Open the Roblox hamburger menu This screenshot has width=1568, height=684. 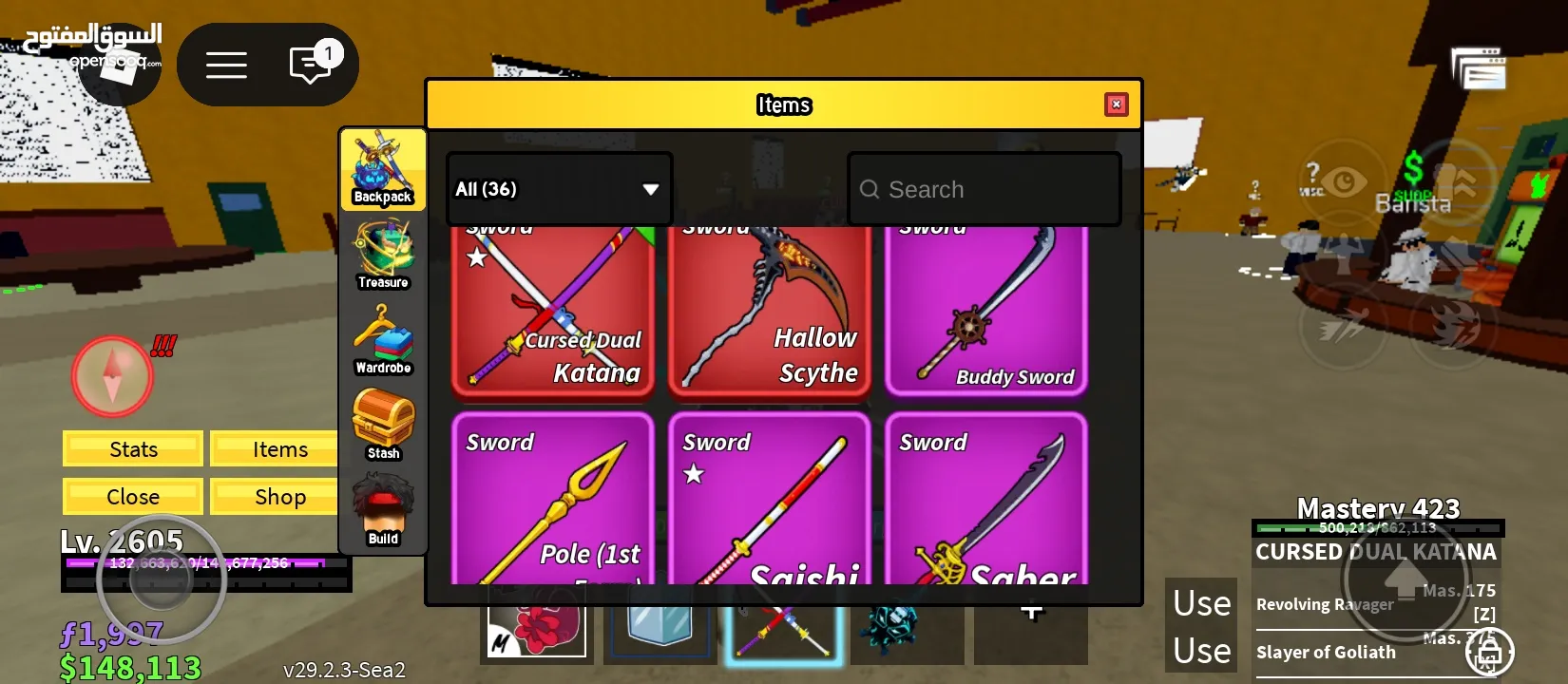(x=226, y=65)
